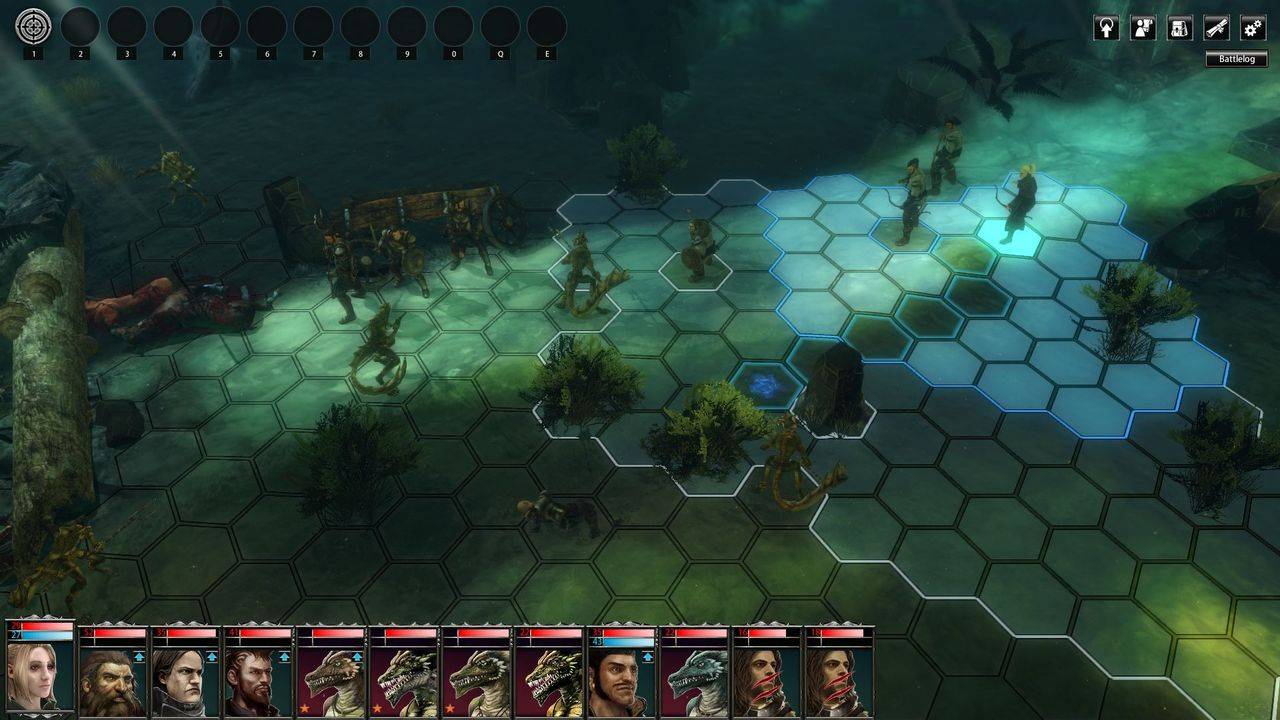
Task: Open the character sheet icon
Action: tap(1143, 28)
